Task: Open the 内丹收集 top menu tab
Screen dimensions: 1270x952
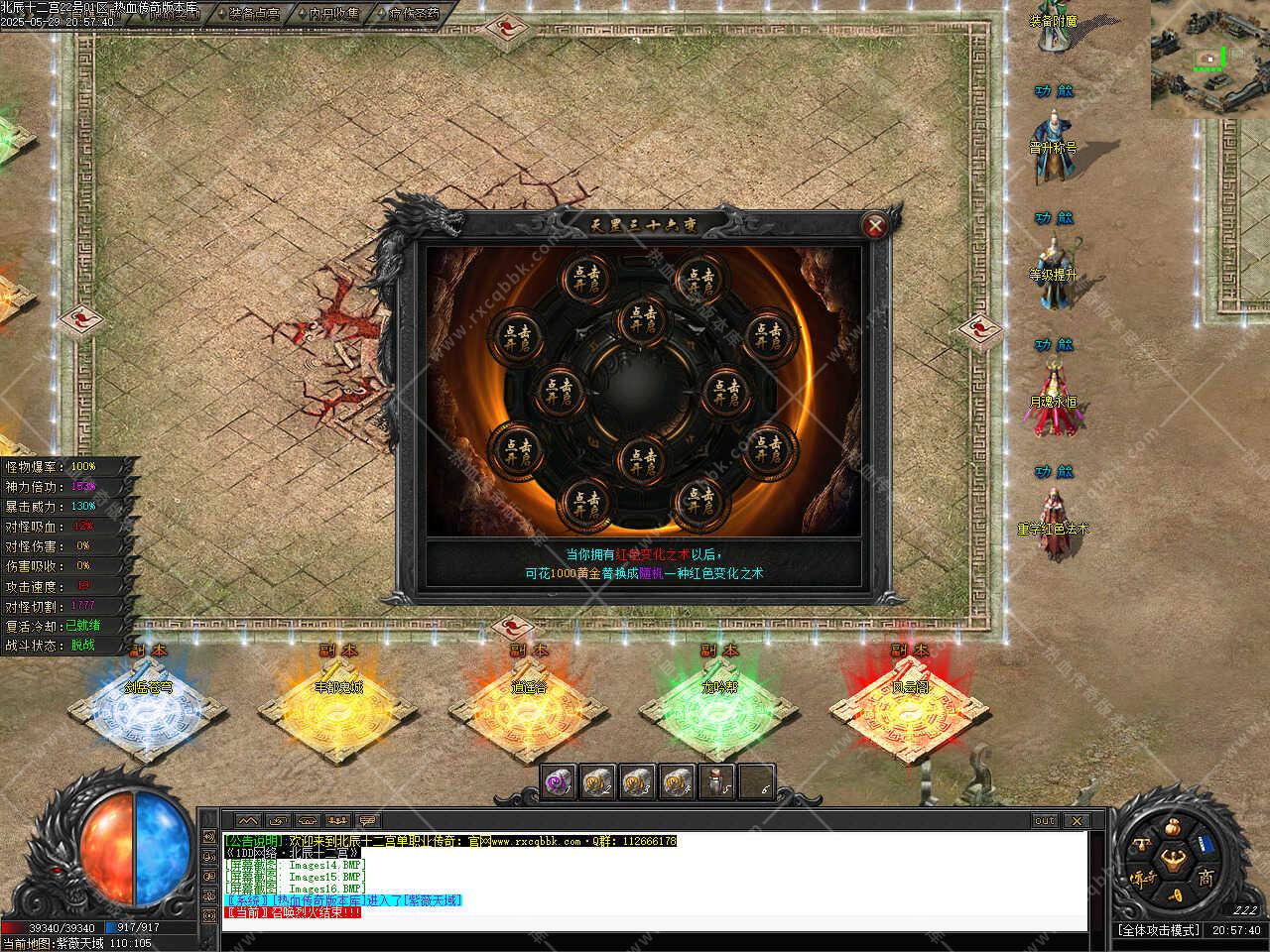Action: (333, 14)
